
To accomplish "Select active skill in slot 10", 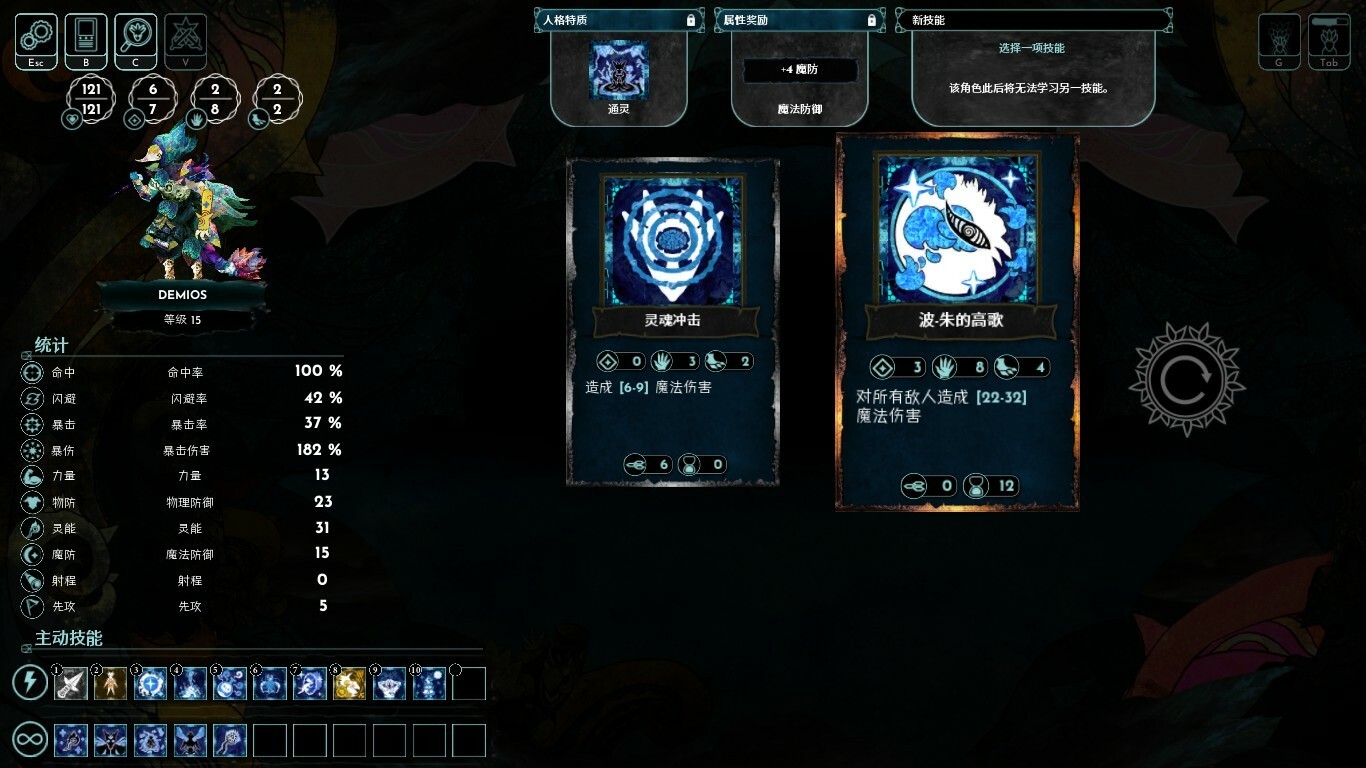I will tap(429, 684).
